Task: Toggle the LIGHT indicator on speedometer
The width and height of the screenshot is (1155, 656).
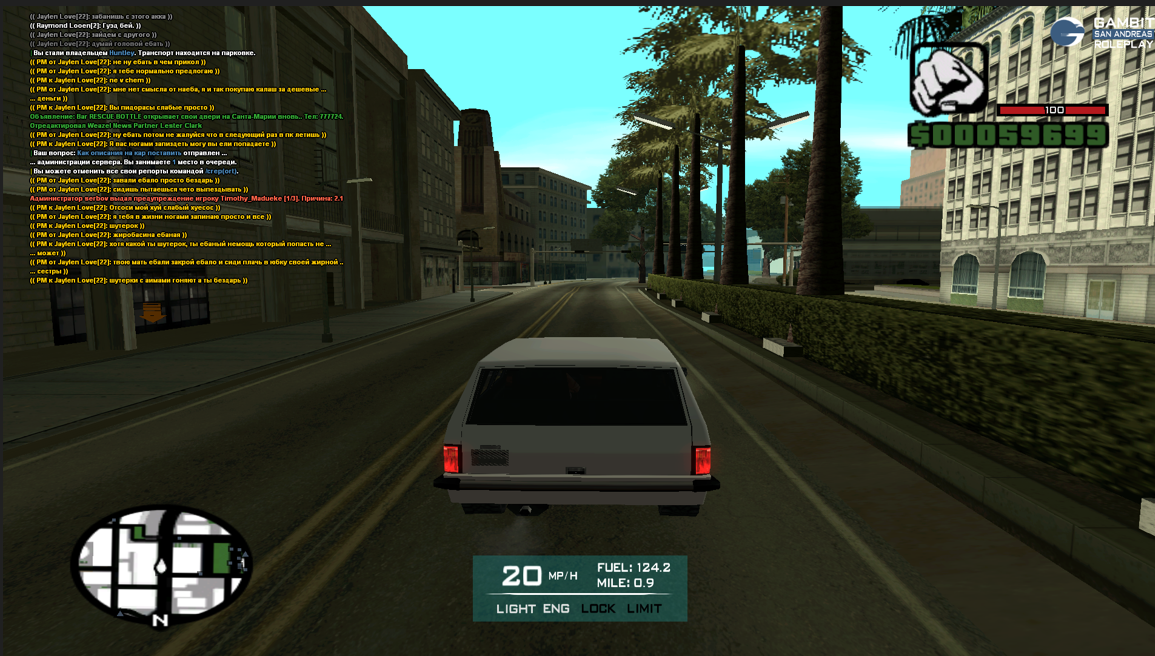Action: (x=516, y=608)
